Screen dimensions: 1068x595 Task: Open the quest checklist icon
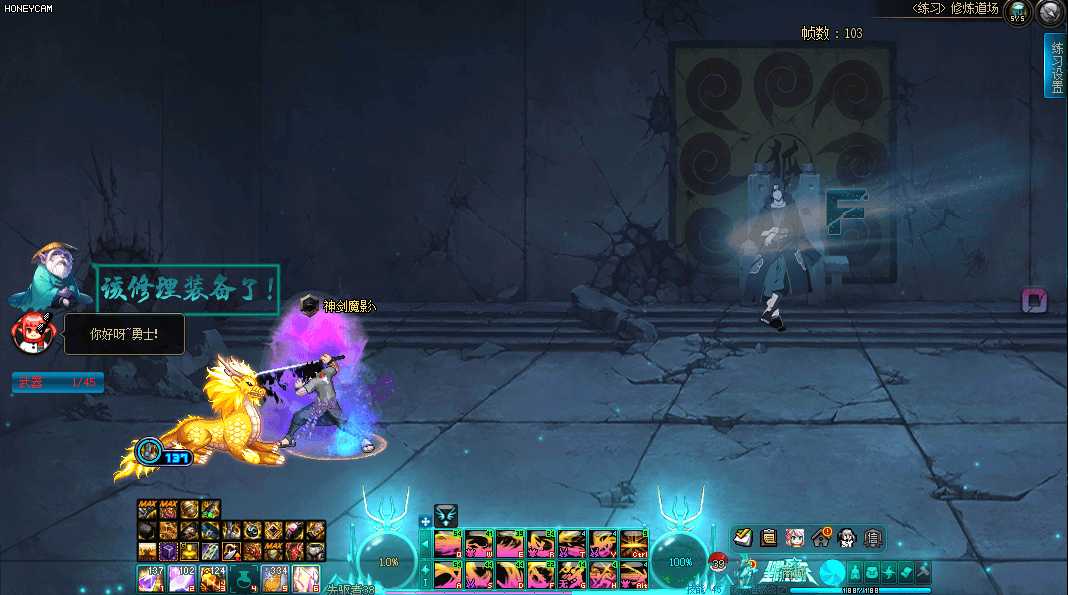(x=744, y=537)
